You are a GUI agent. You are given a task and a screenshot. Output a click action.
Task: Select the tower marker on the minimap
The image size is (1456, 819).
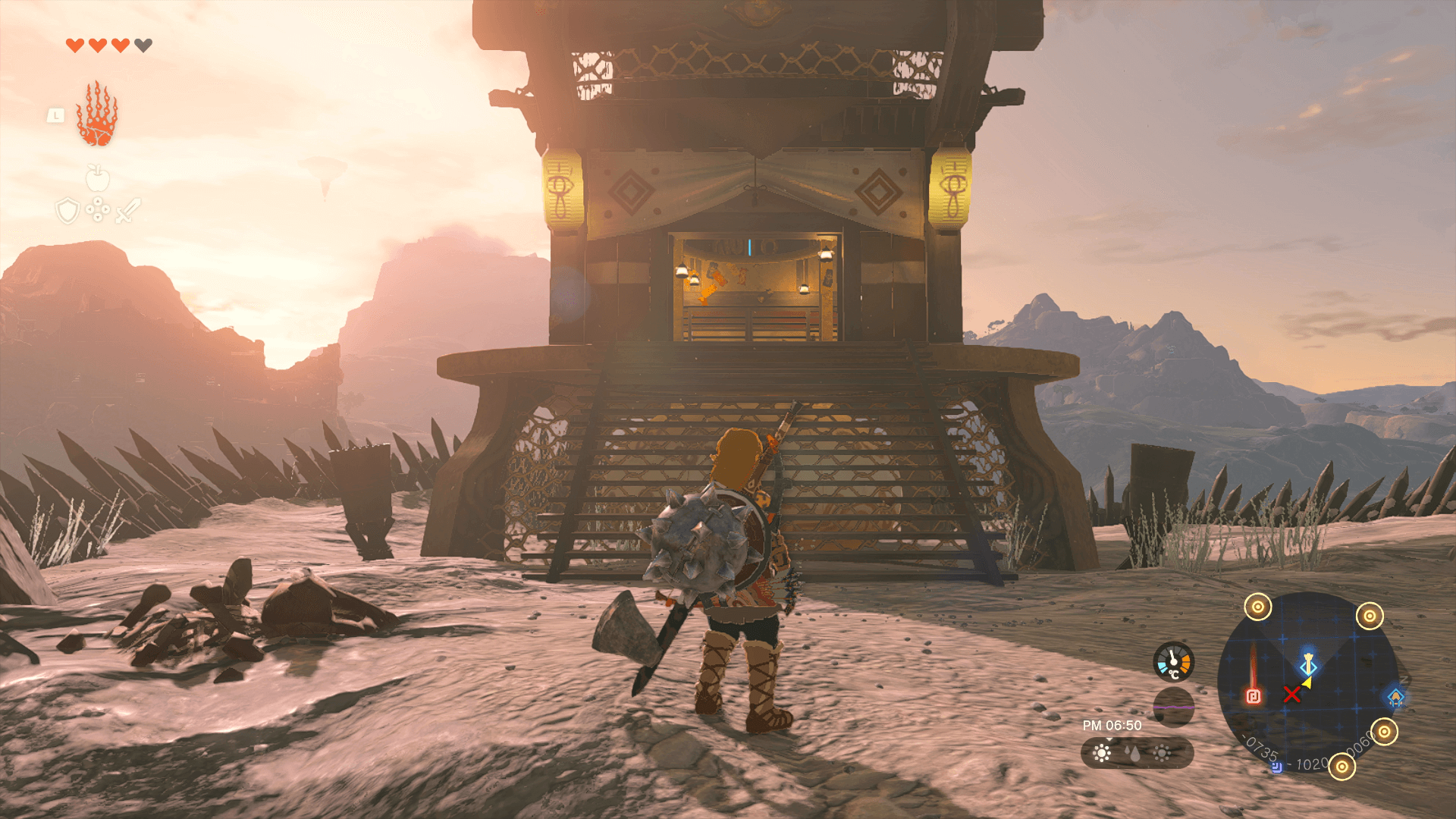pyautogui.click(x=1308, y=664)
